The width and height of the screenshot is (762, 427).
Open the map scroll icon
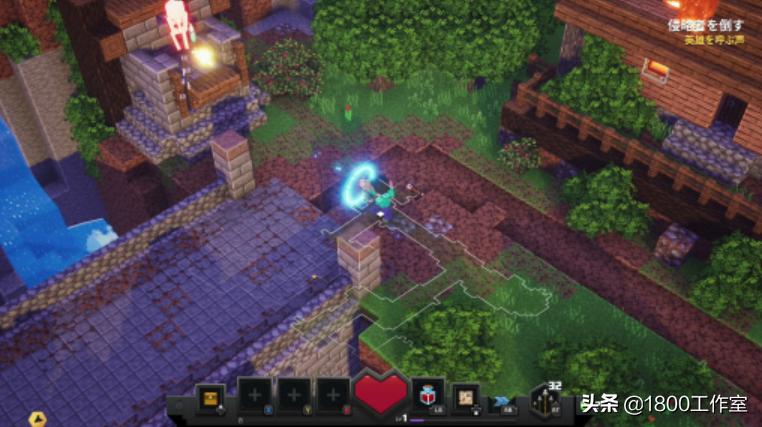[x=466, y=396]
